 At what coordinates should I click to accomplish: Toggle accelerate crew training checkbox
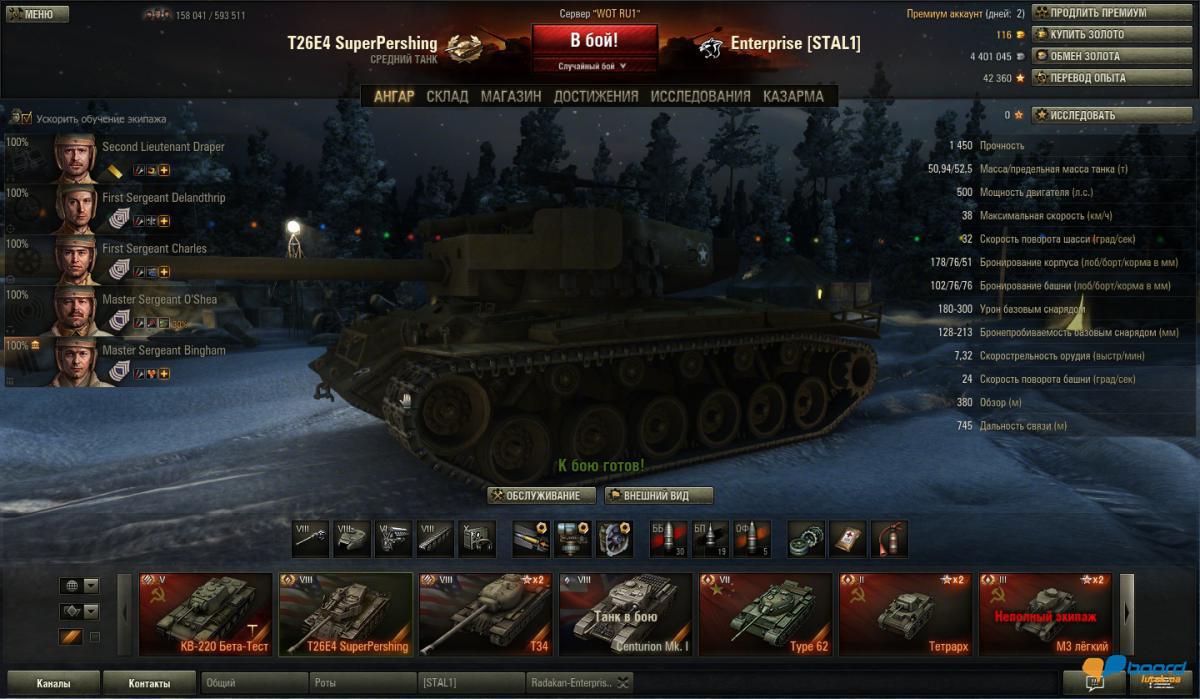[27, 118]
